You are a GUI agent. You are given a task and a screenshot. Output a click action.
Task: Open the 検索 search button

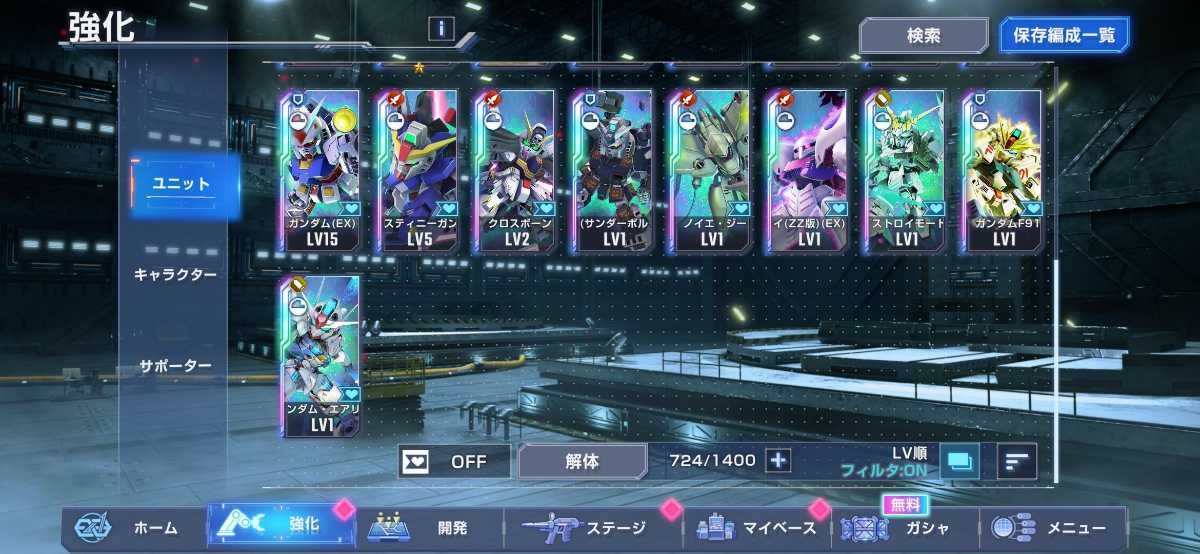pyautogui.click(x=923, y=36)
